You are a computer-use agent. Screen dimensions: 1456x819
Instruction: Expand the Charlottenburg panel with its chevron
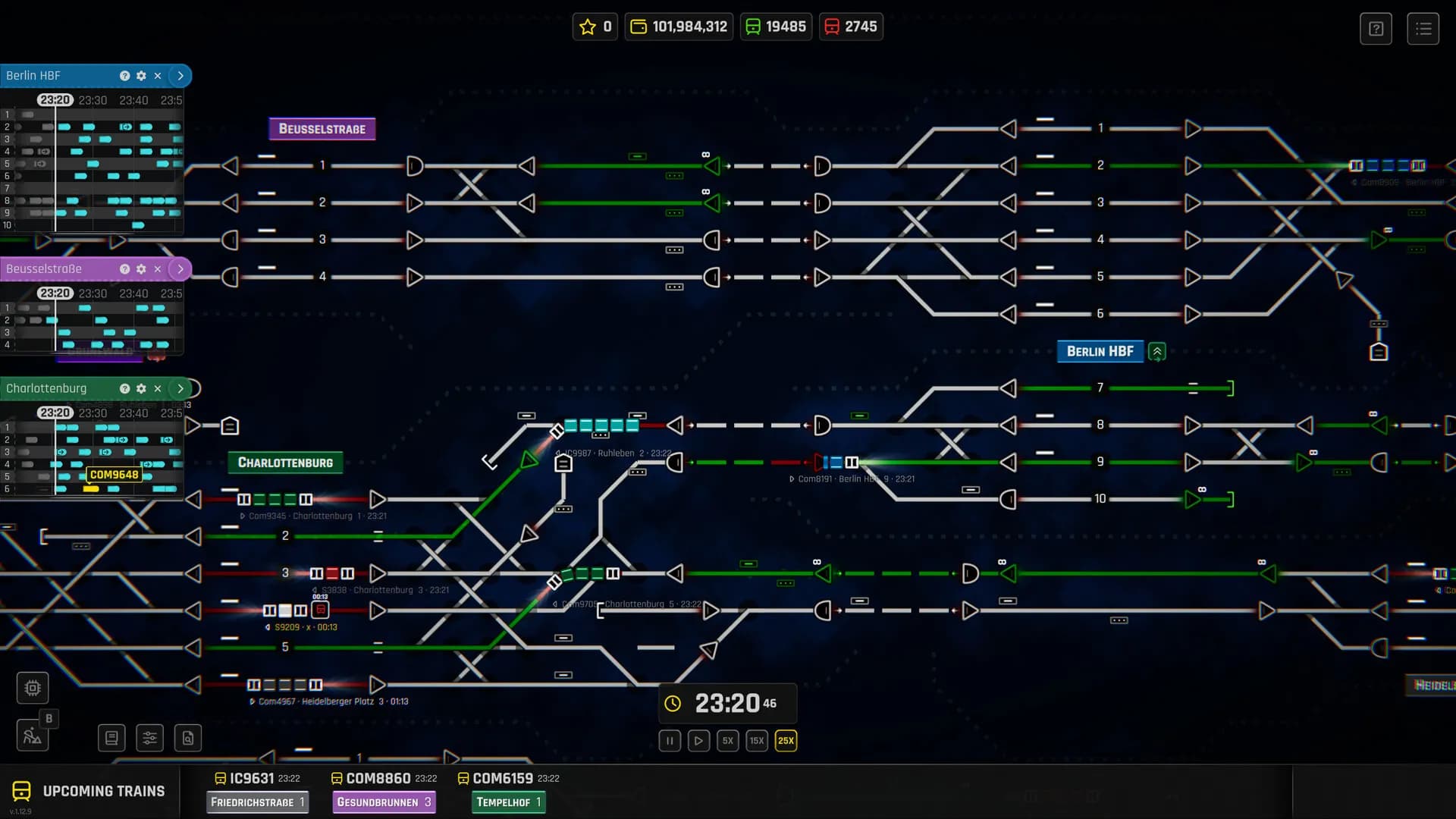coord(180,388)
